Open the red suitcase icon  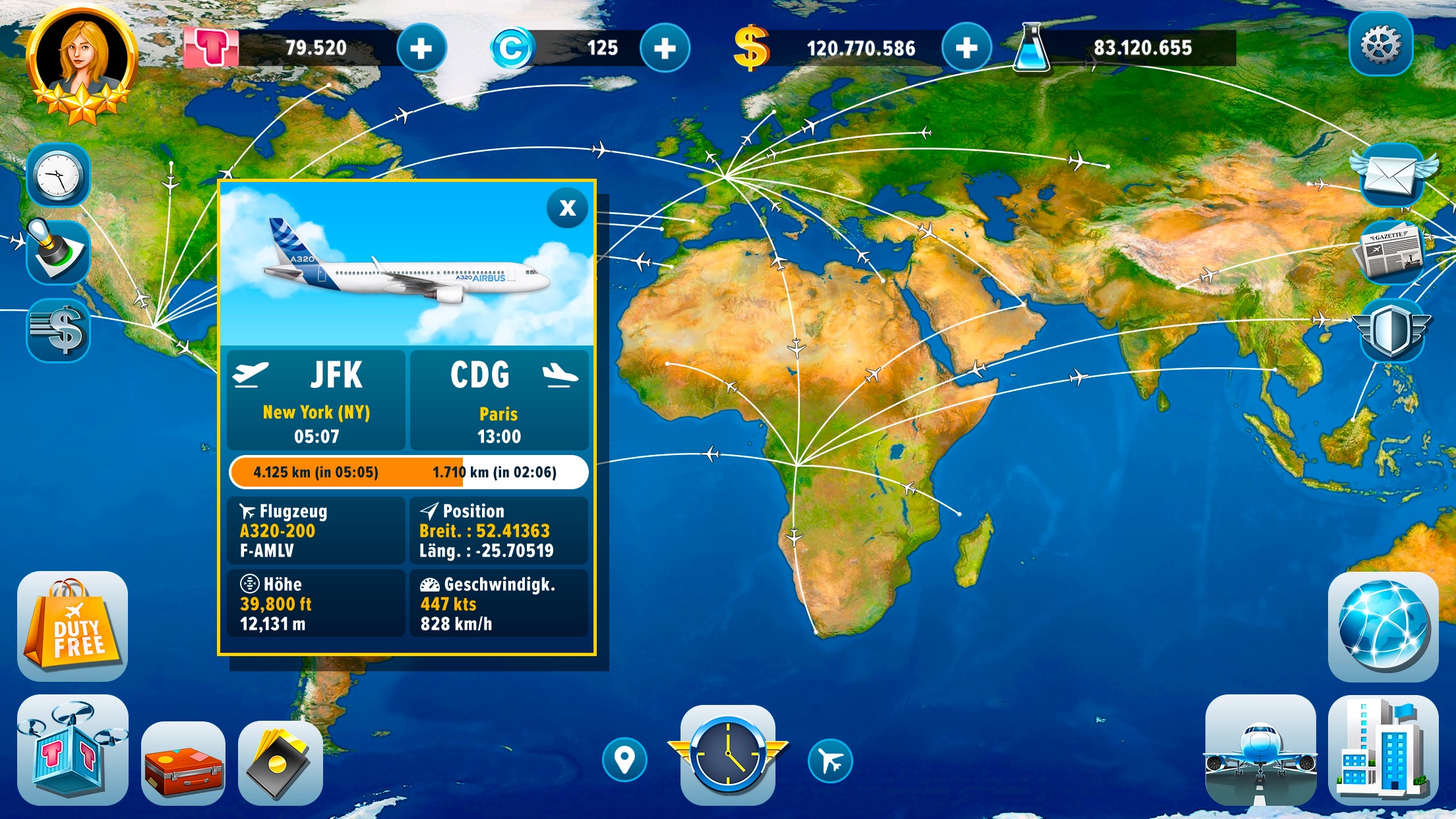click(x=183, y=762)
